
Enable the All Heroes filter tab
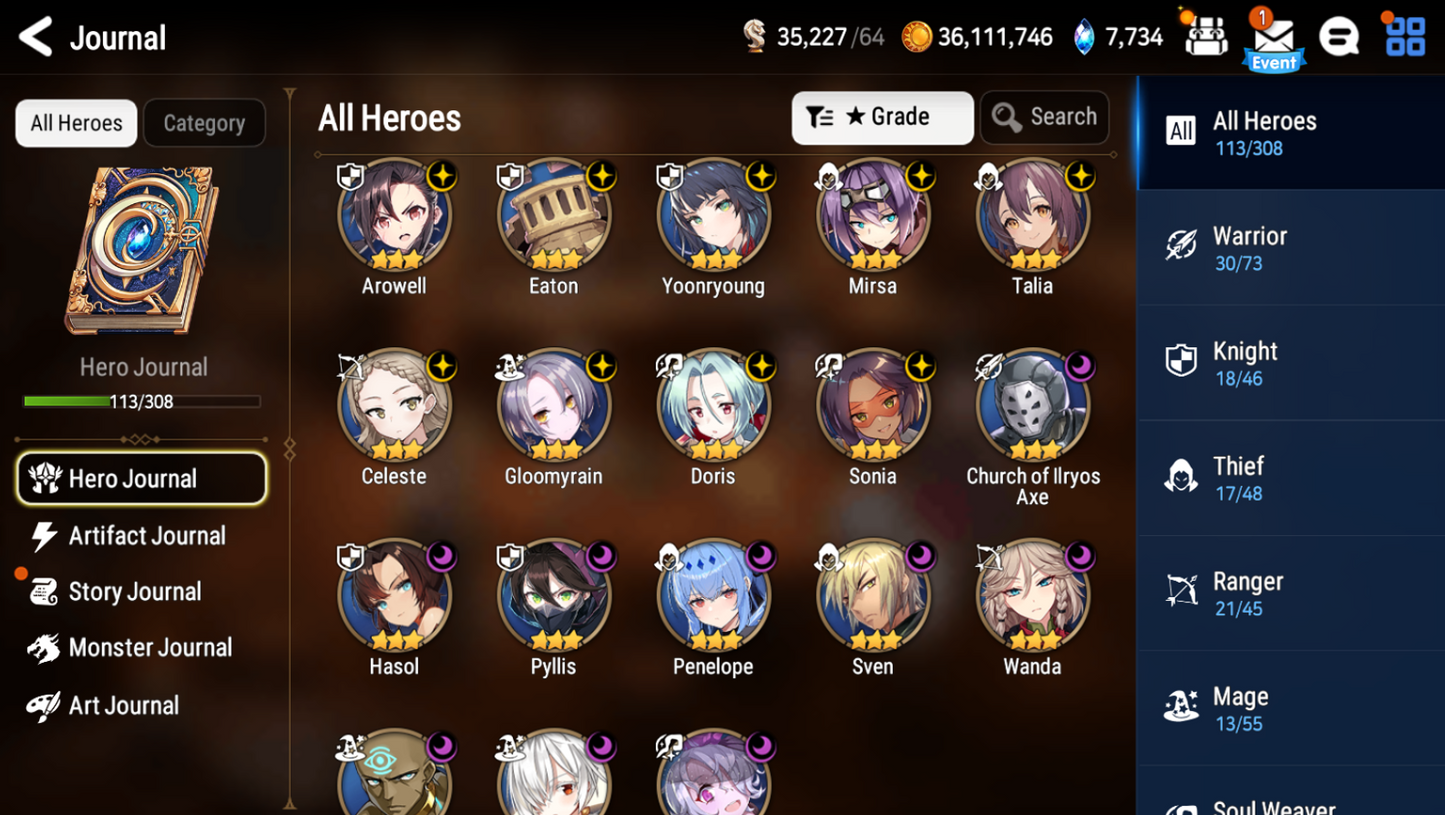click(x=75, y=123)
